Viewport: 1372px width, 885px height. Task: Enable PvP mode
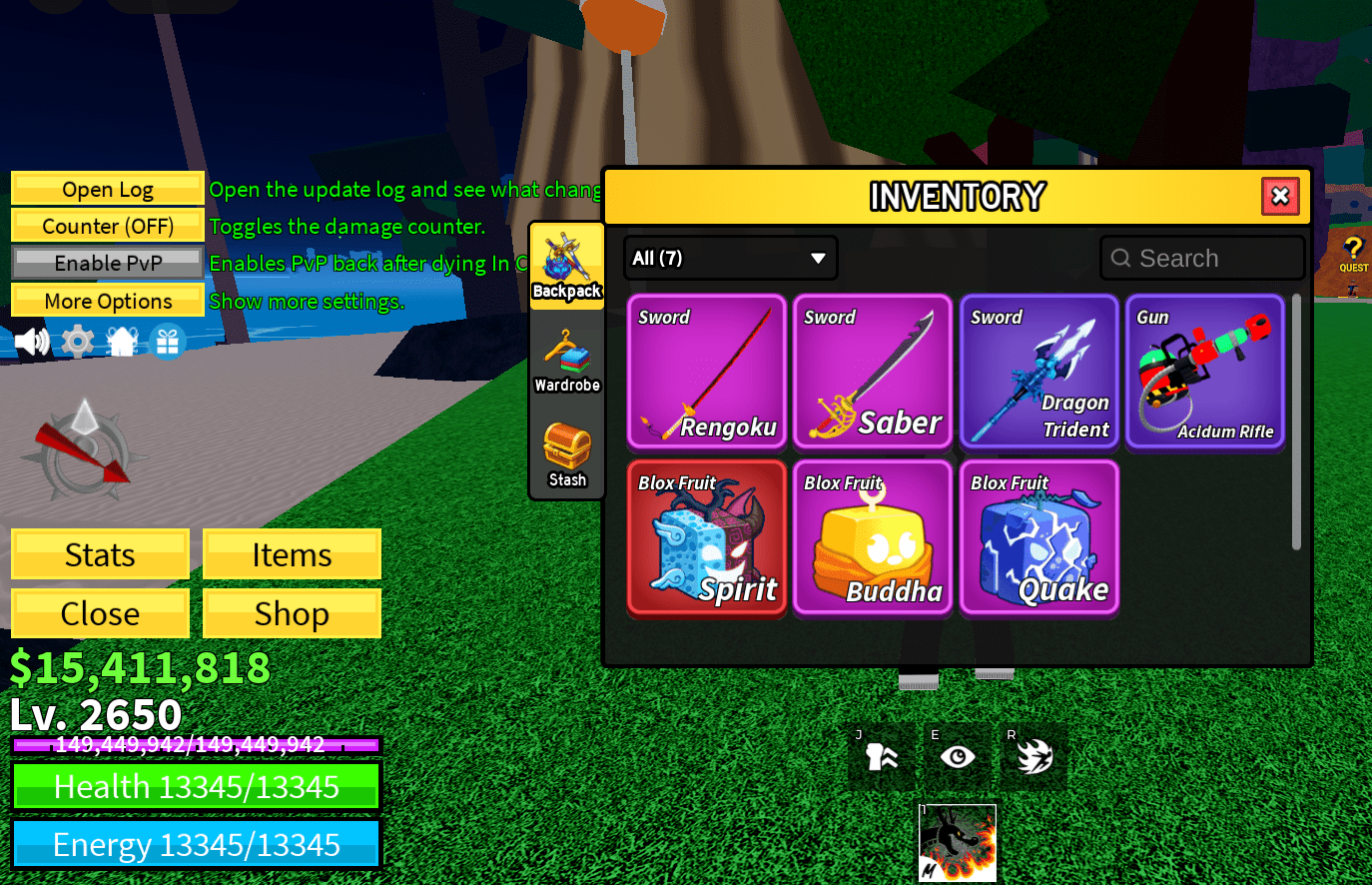click(x=107, y=263)
